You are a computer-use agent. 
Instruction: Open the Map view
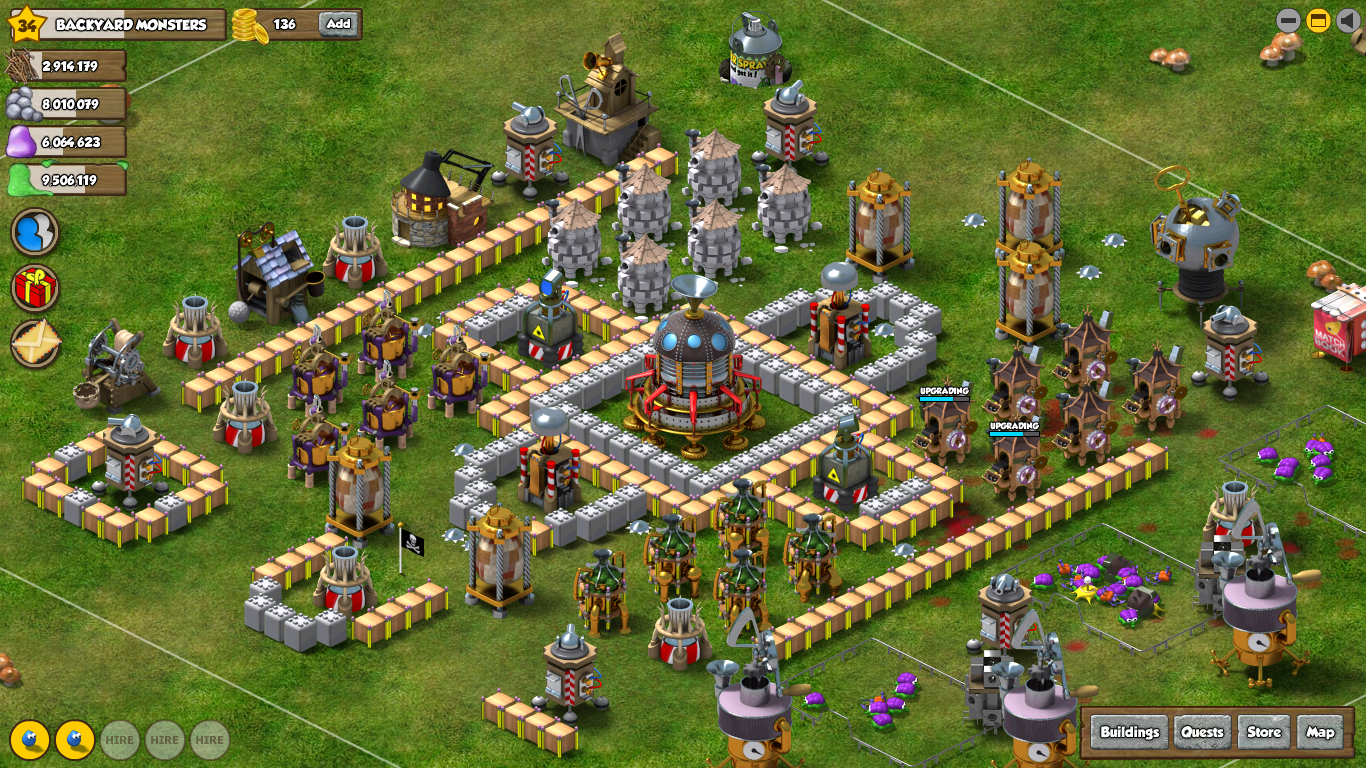click(x=1320, y=732)
